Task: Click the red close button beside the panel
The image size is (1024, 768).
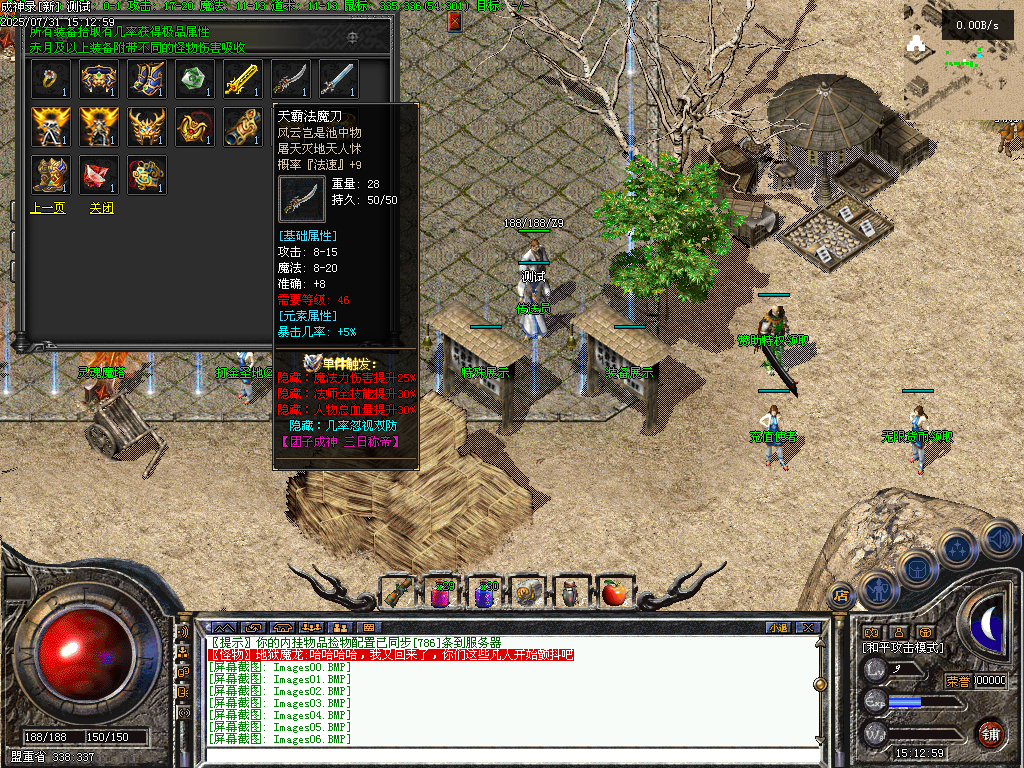Action: 455,21
